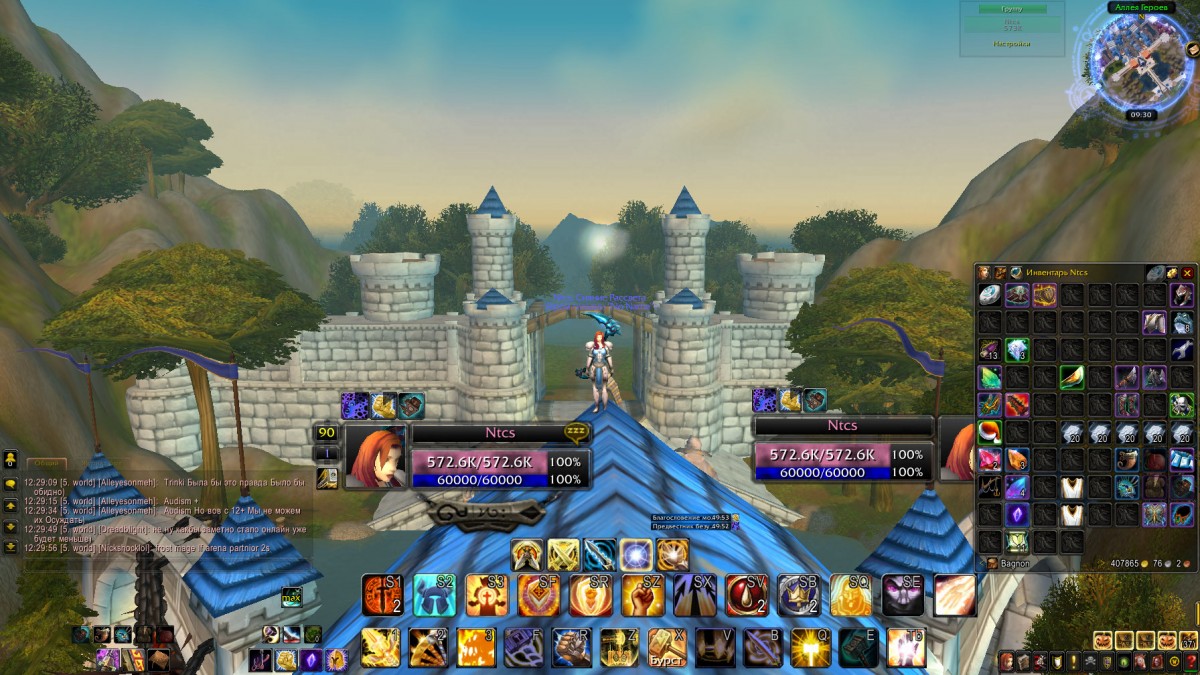1200x675 pixels.
Task: Select the green curved horn item
Action: 1072,377
